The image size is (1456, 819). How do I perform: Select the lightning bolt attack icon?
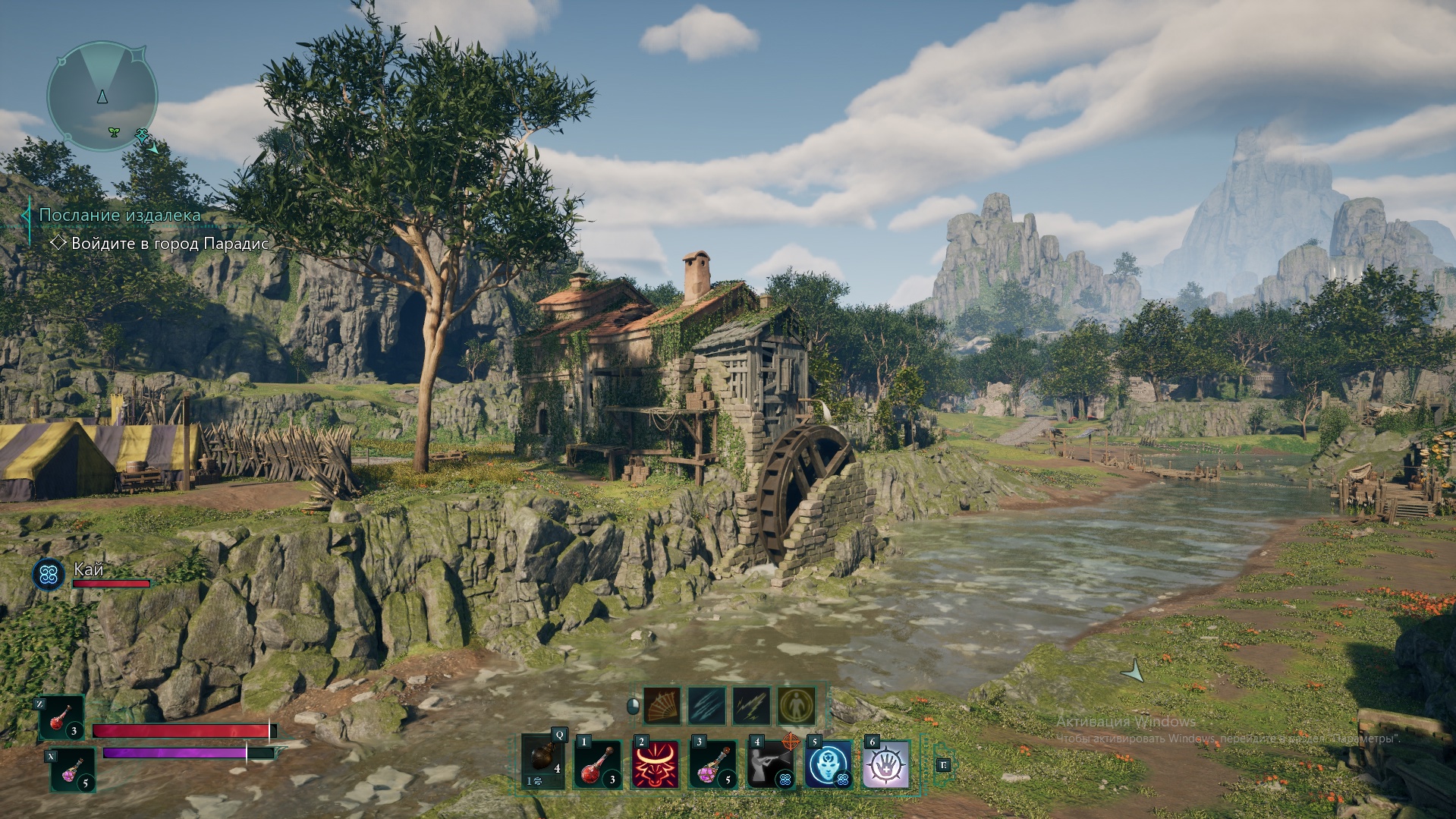(751, 707)
